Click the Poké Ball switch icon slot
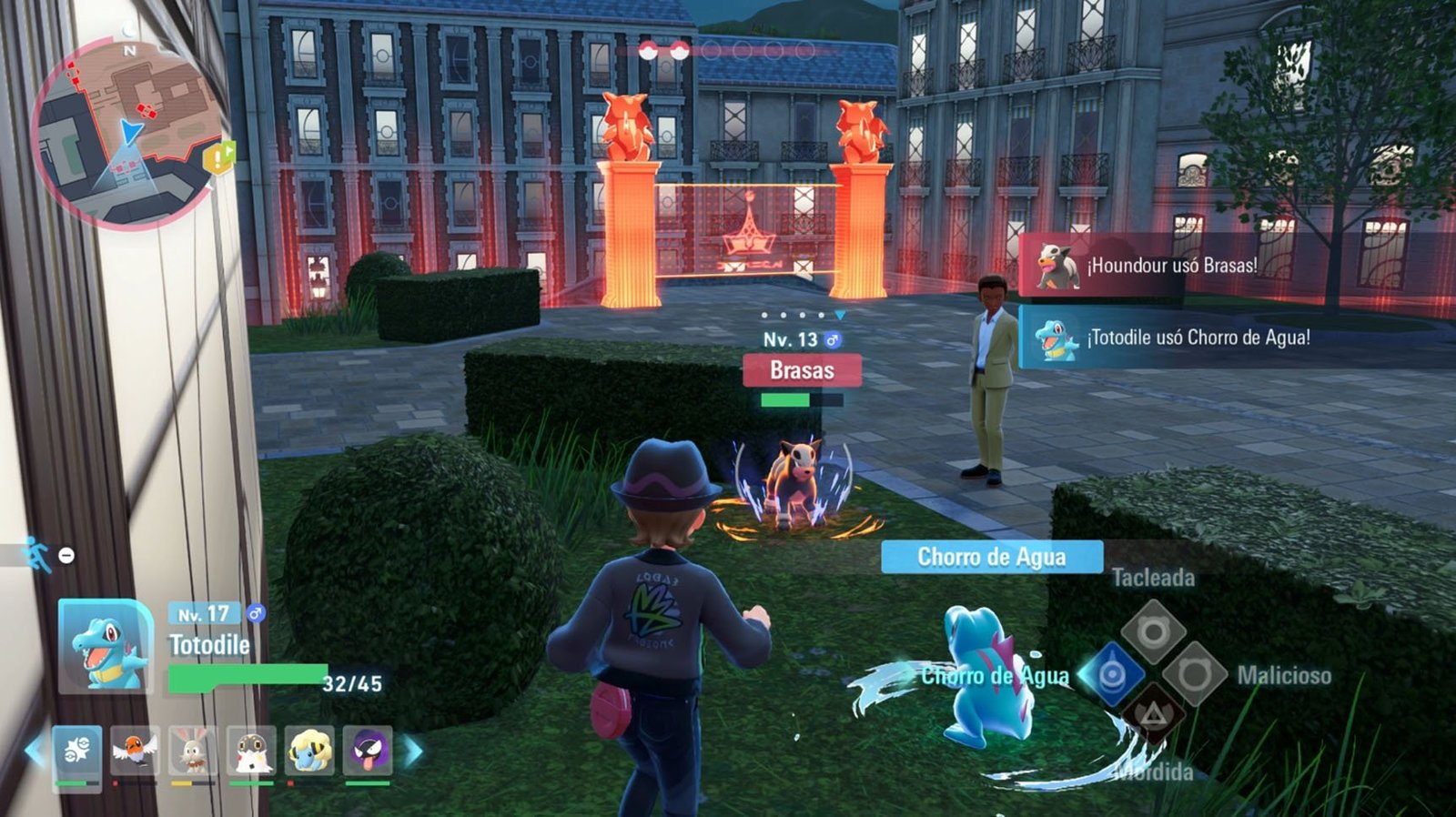The width and height of the screenshot is (1456, 817). point(77,751)
